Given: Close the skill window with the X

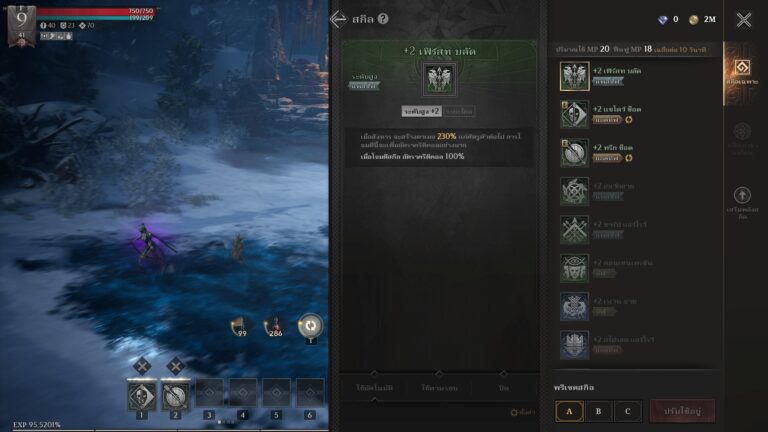Looking at the screenshot, I should 744,19.
